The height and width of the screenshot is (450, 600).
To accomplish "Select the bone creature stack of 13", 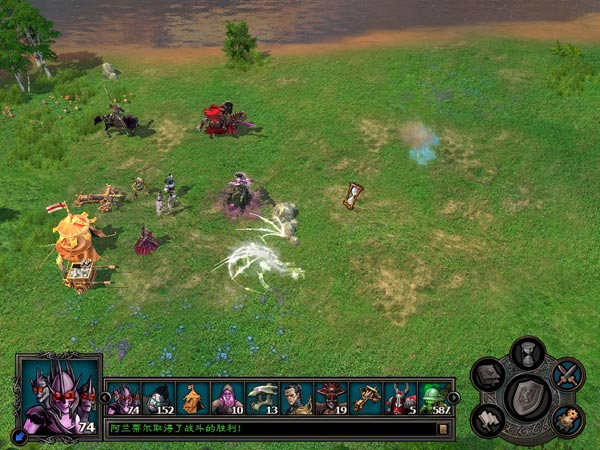I will [x=263, y=399].
